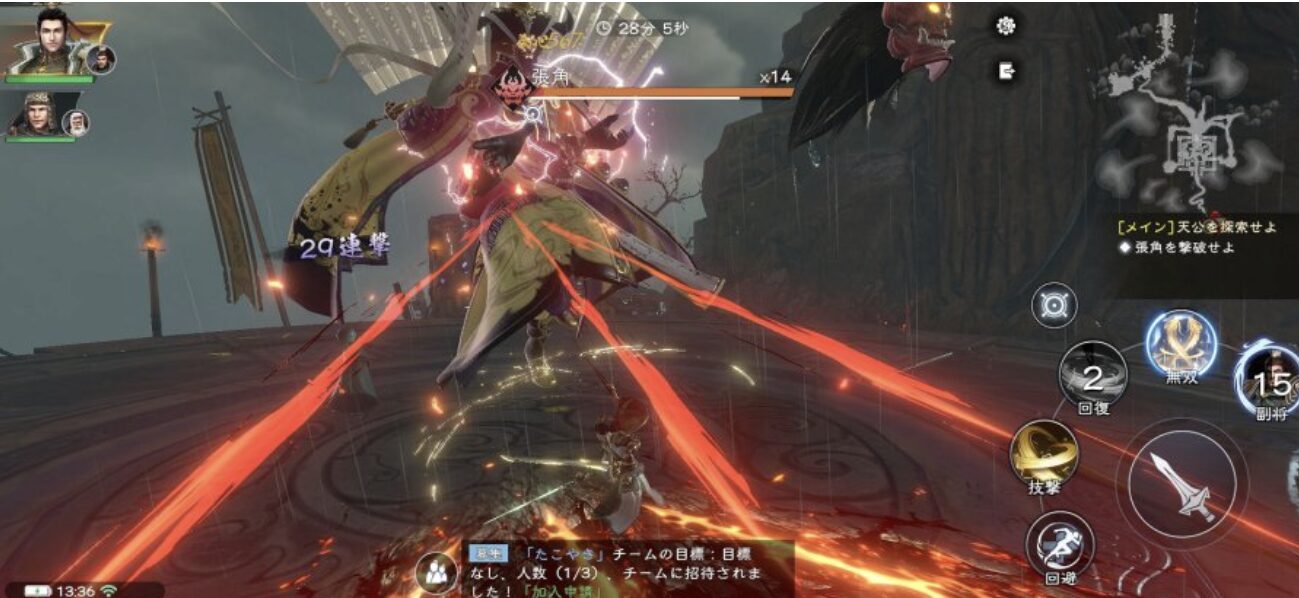1299x598 pixels.
Task: Tap the exit stage icon
Action: 1006,70
